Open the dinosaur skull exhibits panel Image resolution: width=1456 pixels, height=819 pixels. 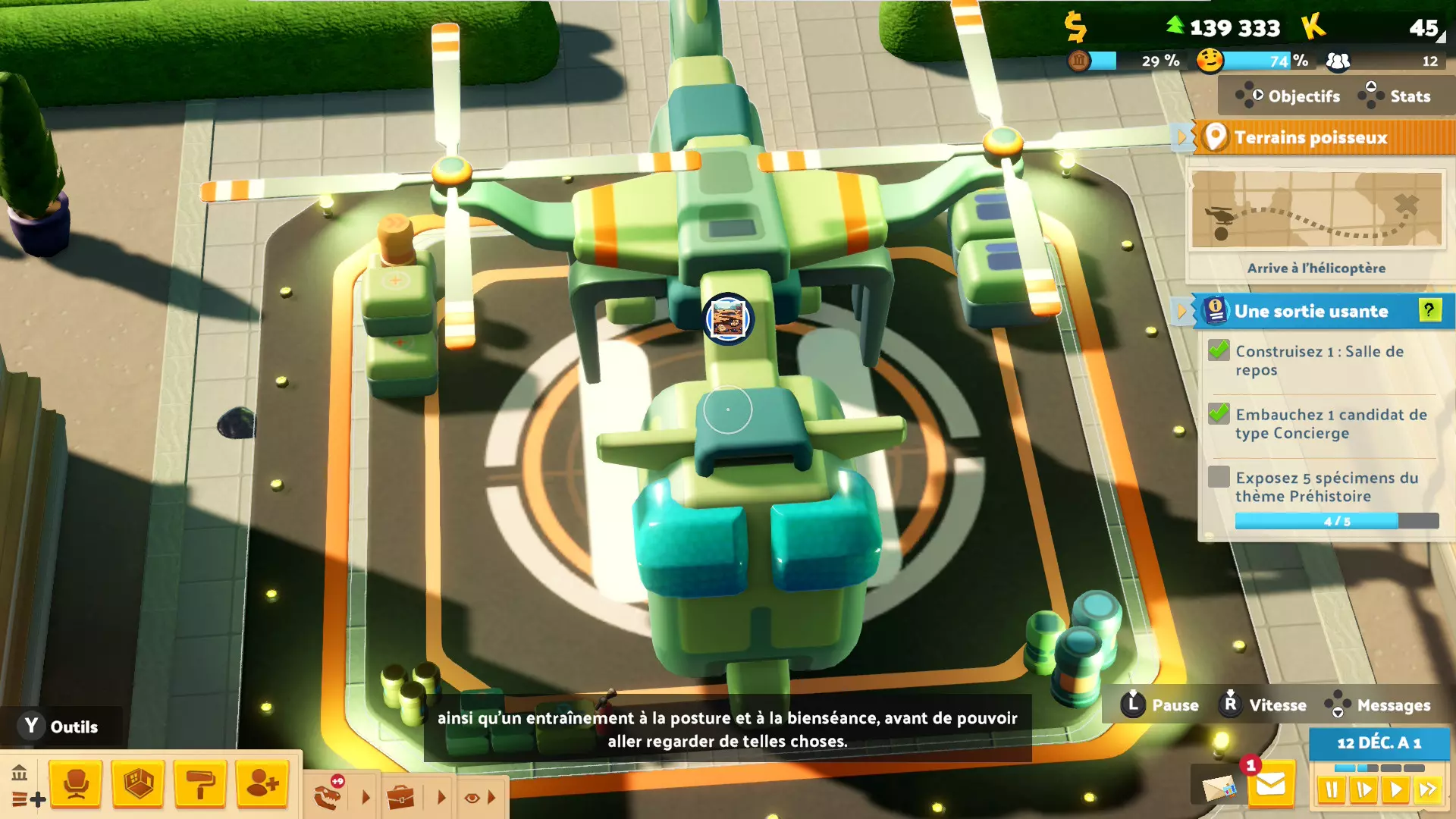click(x=329, y=795)
